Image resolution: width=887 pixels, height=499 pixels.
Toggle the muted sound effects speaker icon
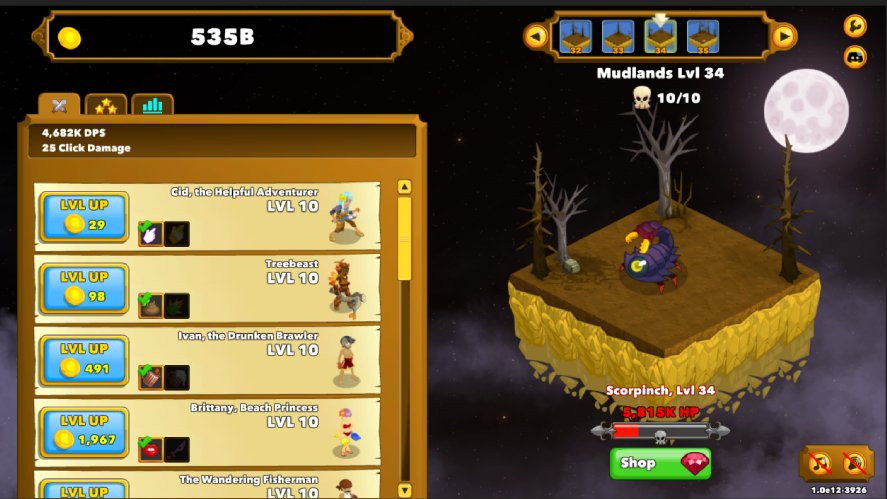853,463
